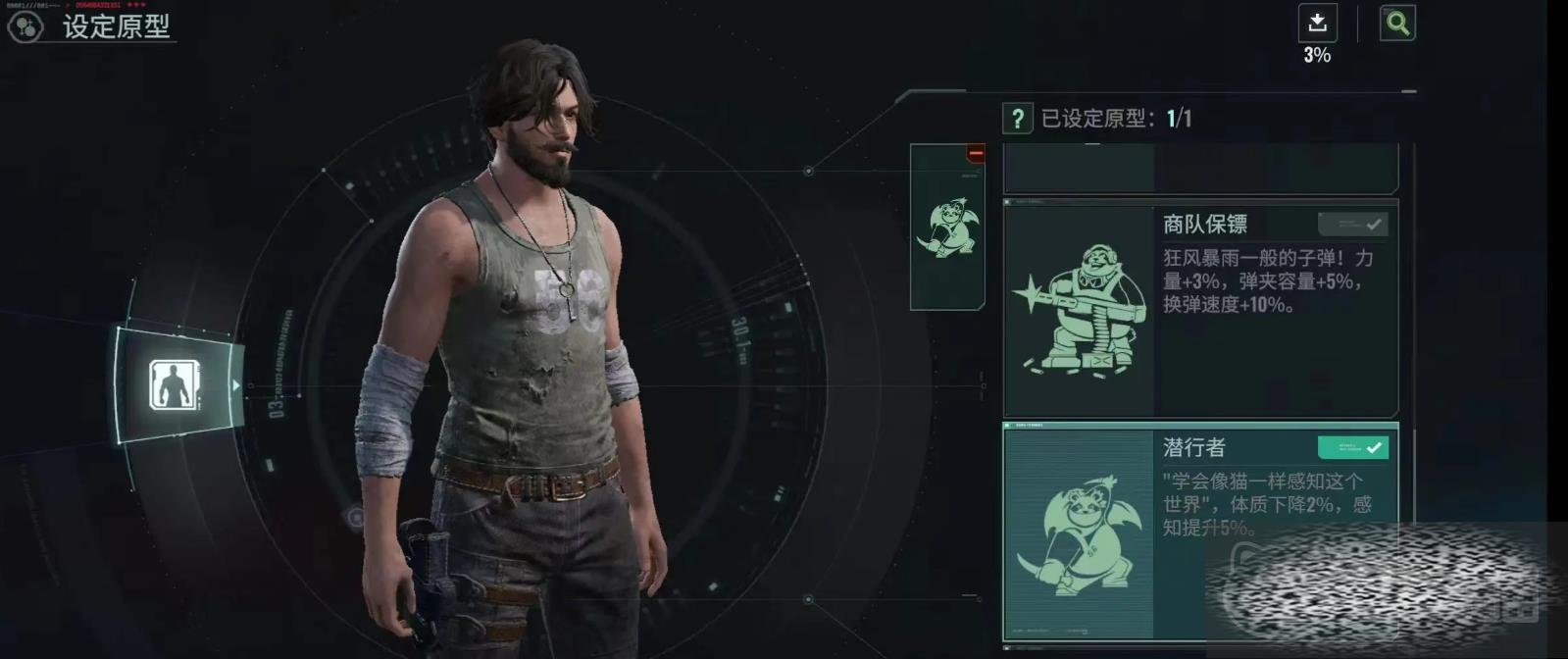
Task: Toggle the 商队保镖 checkmark button
Action: pyautogui.click(x=1352, y=225)
